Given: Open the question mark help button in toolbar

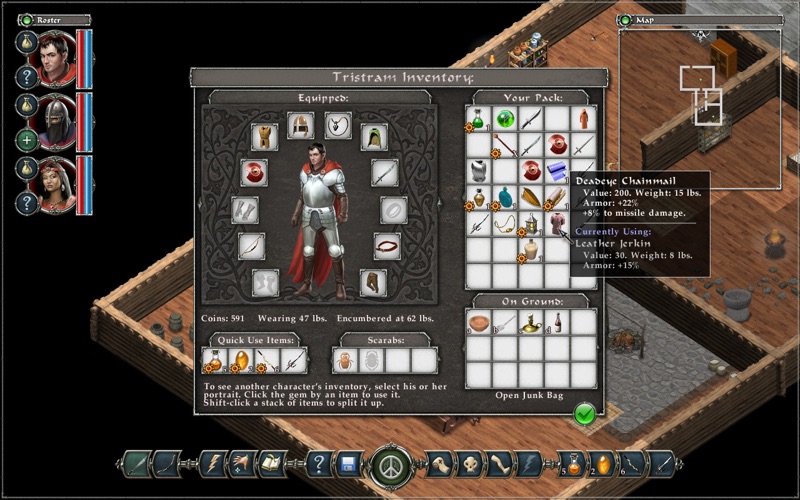Looking at the screenshot, I should click(x=318, y=463).
